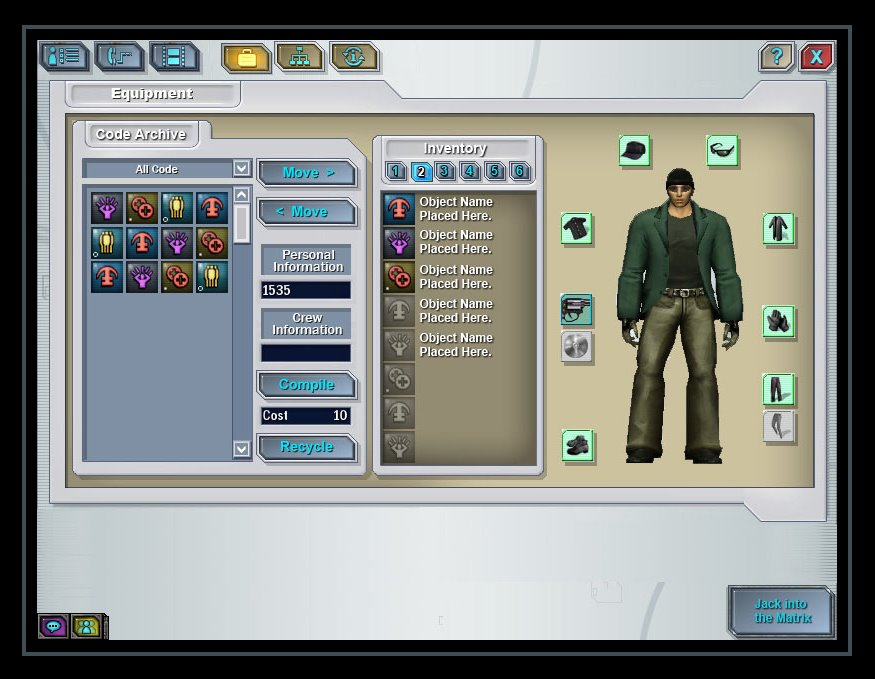The image size is (875, 679).
Task: Click the Move > button
Action: pos(307,173)
